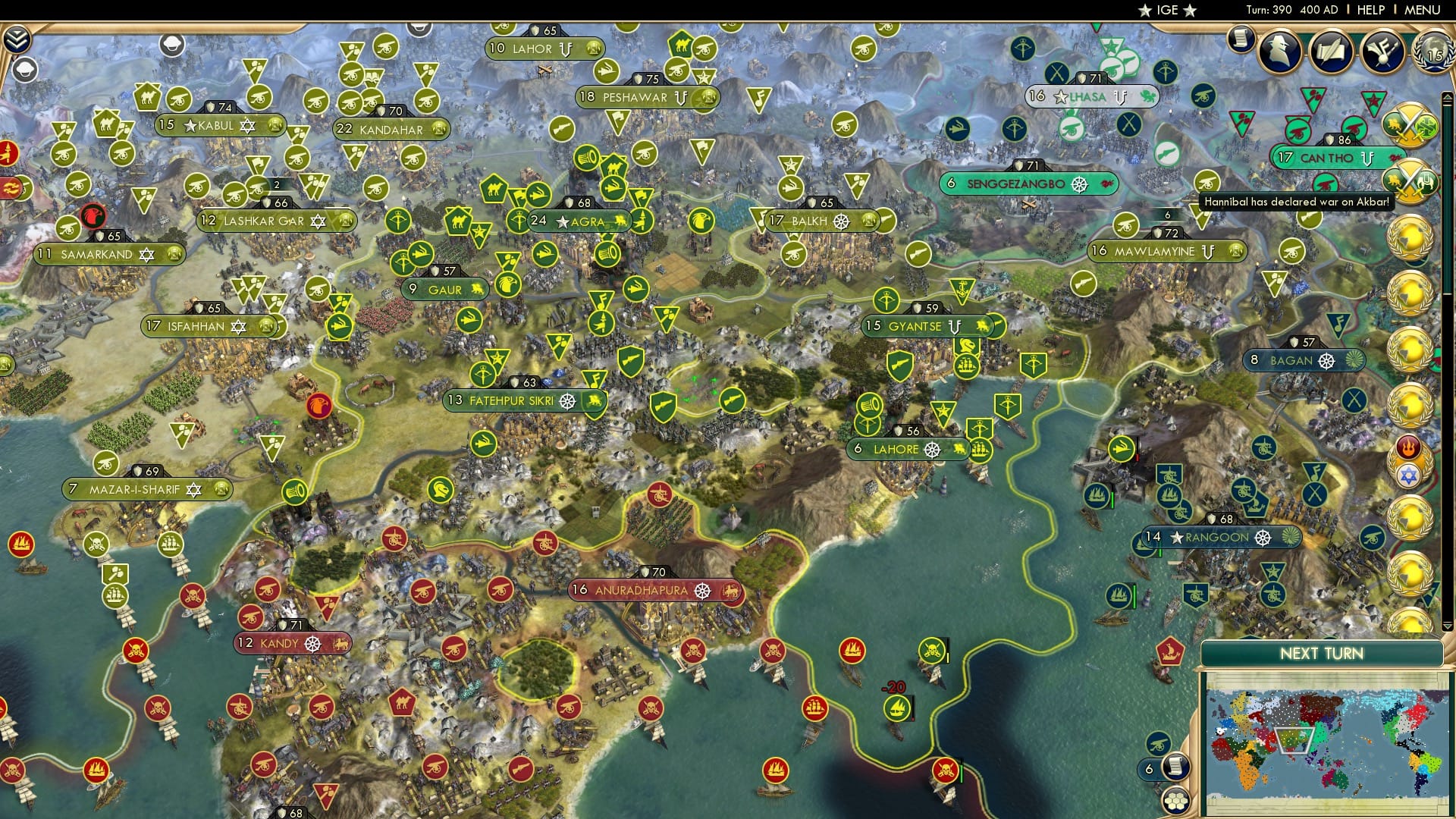Click the round gray badge below the double chevrons
The height and width of the screenshot is (819, 1456).
click(26, 71)
